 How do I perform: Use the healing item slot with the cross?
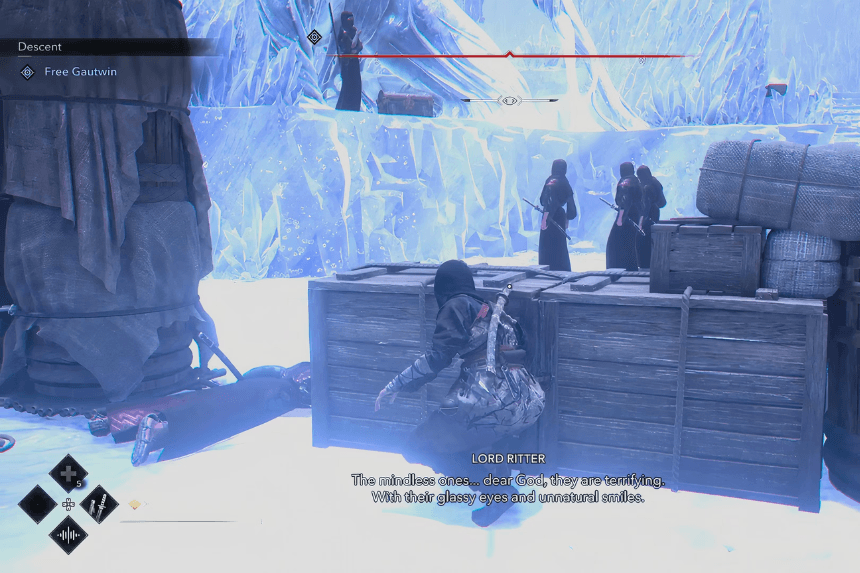(68, 472)
